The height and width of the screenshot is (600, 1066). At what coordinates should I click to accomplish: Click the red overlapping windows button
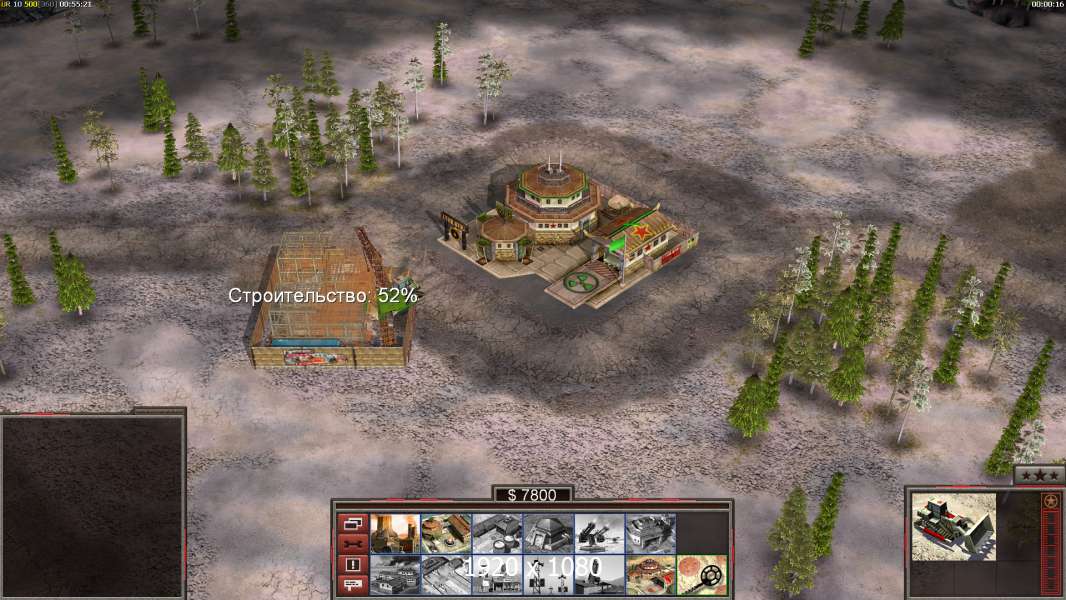click(352, 523)
